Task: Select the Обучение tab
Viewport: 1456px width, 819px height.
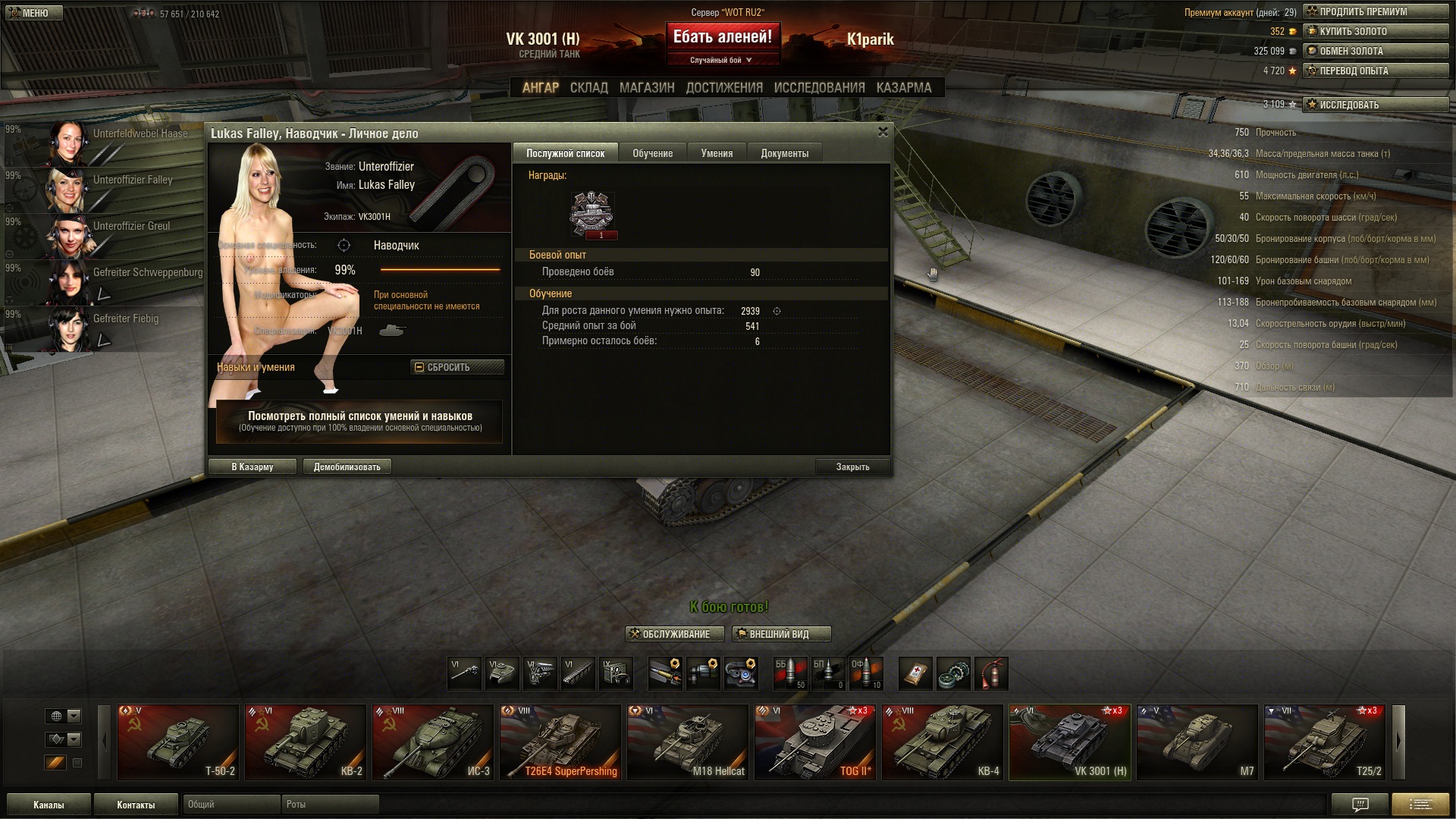Action: [652, 153]
